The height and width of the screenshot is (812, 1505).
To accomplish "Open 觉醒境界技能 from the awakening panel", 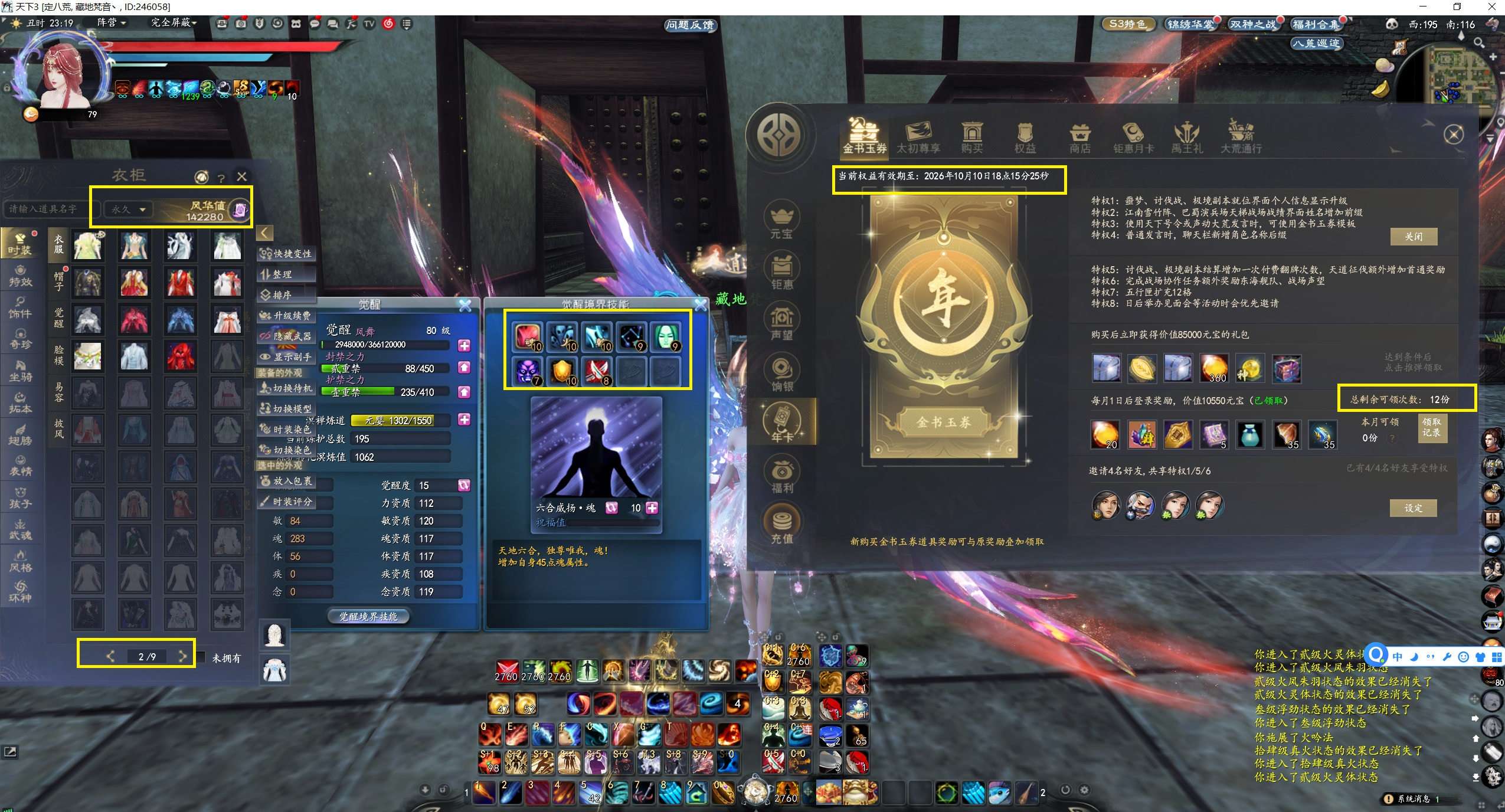I will [x=368, y=617].
